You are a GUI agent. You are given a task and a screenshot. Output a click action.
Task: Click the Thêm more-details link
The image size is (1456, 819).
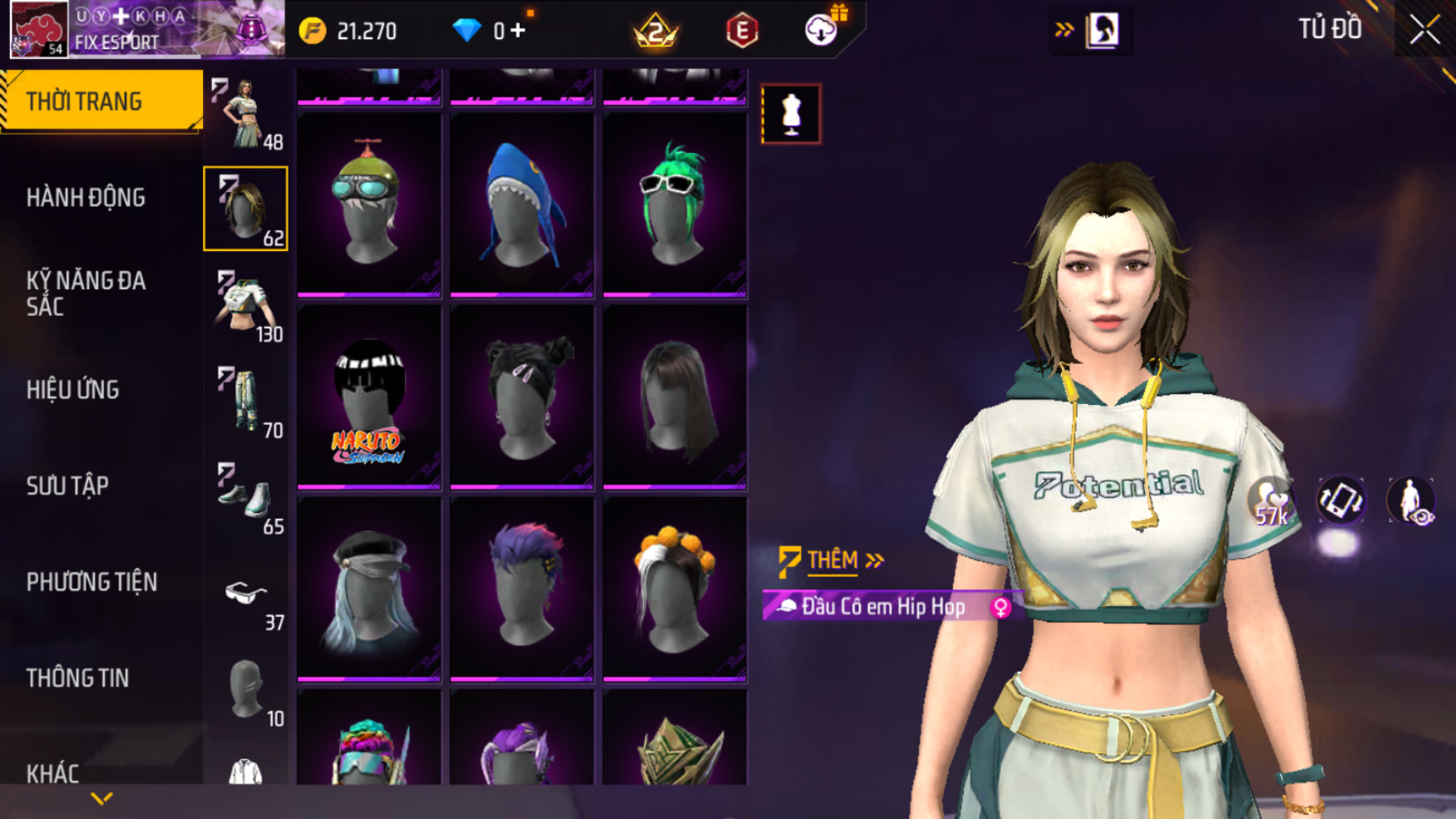coord(832,560)
